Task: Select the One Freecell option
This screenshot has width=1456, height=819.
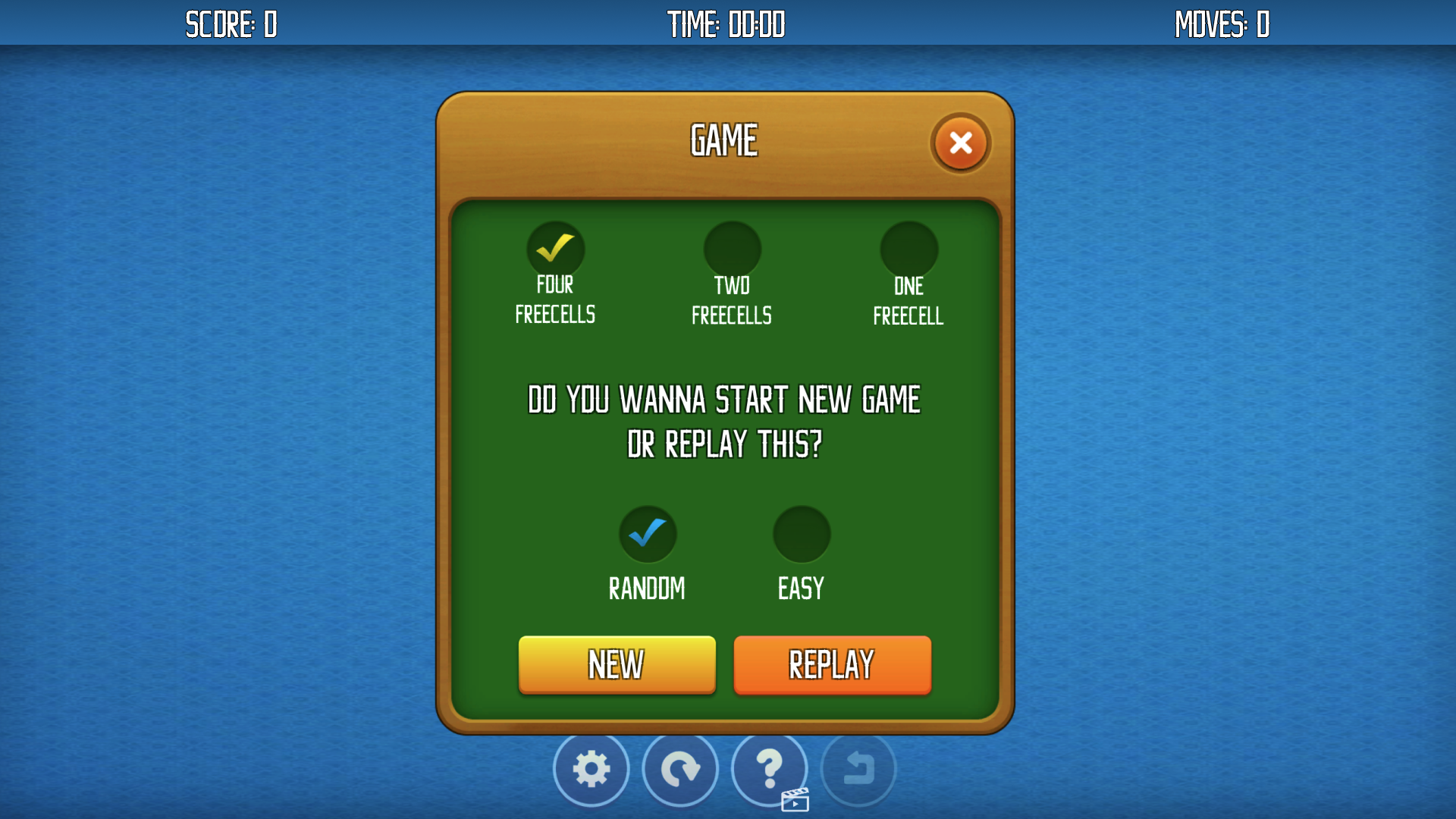Action: [909, 248]
